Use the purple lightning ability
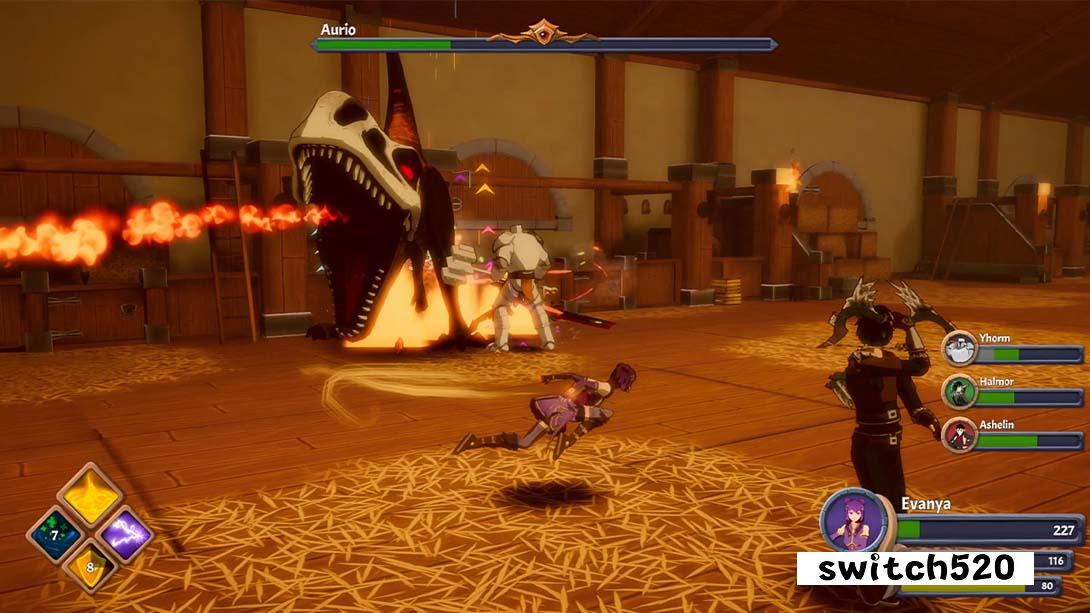 pos(126,535)
